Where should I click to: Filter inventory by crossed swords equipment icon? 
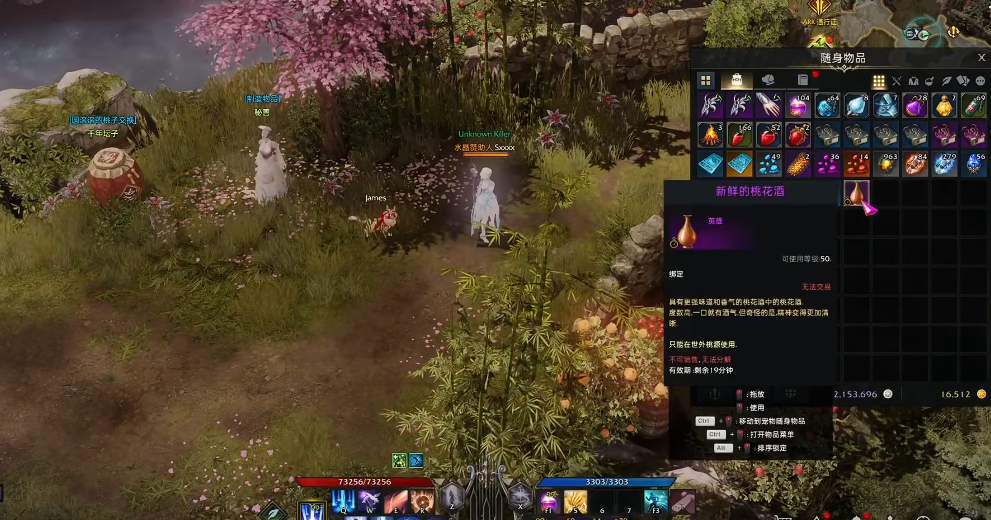click(896, 81)
